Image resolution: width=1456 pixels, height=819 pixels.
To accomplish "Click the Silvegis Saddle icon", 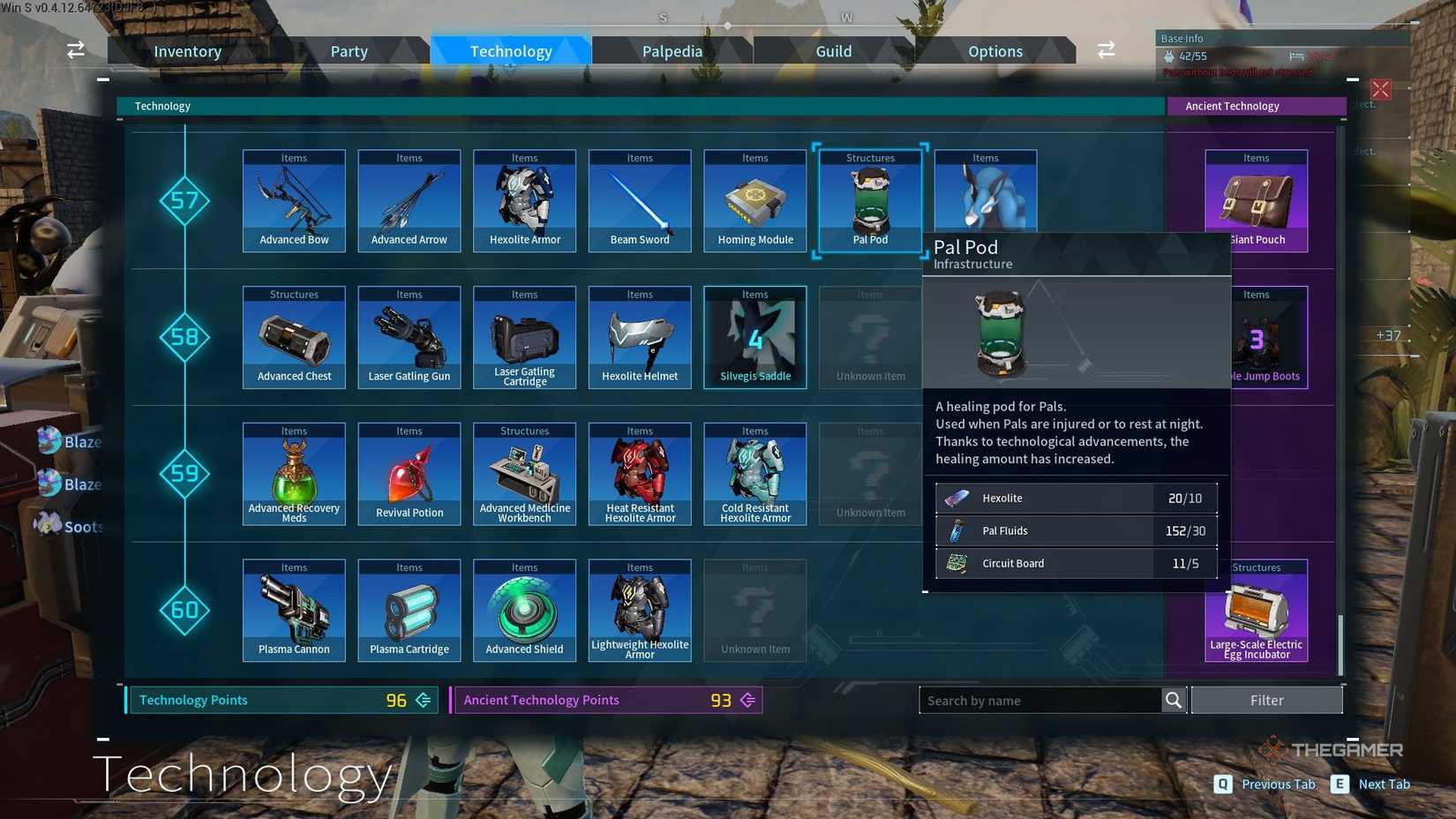I will pos(754,335).
